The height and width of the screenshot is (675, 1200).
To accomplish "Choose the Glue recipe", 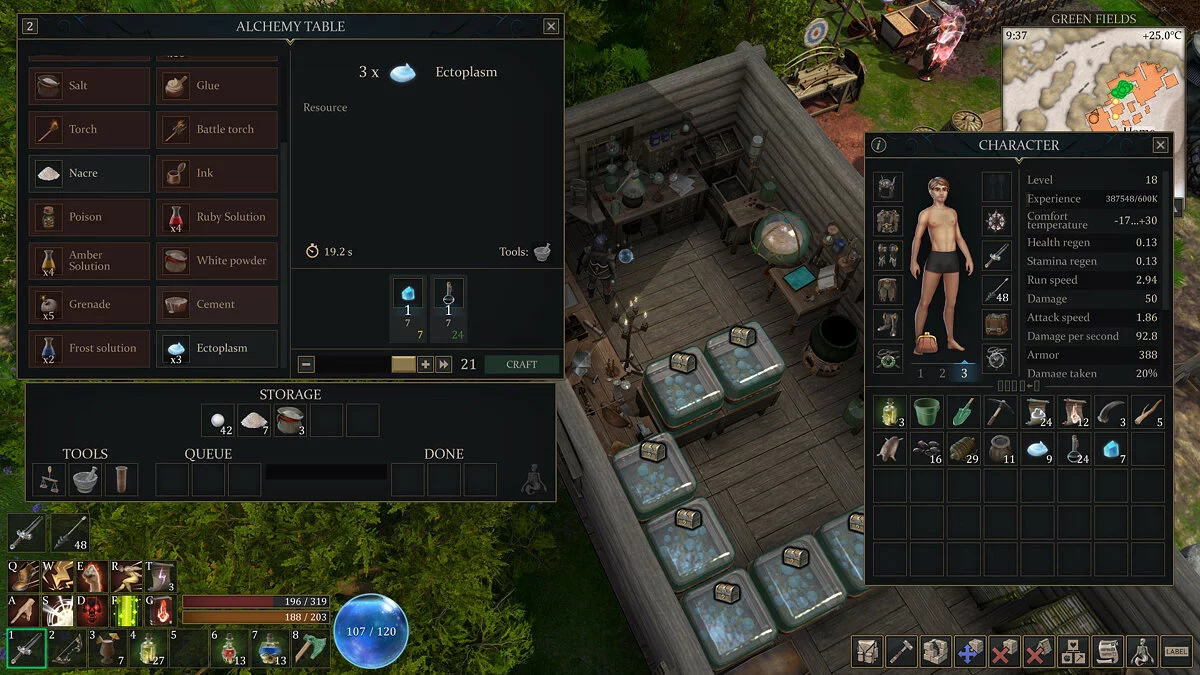I will tap(217, 86).
